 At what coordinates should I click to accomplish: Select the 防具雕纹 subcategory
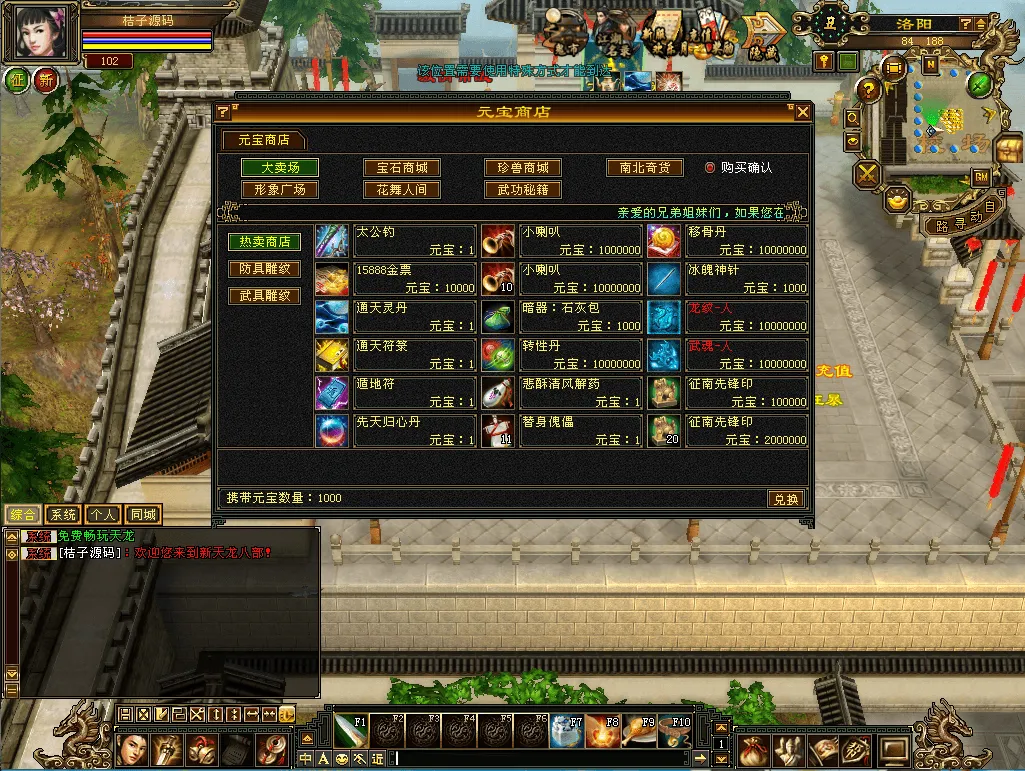point(264,269)
